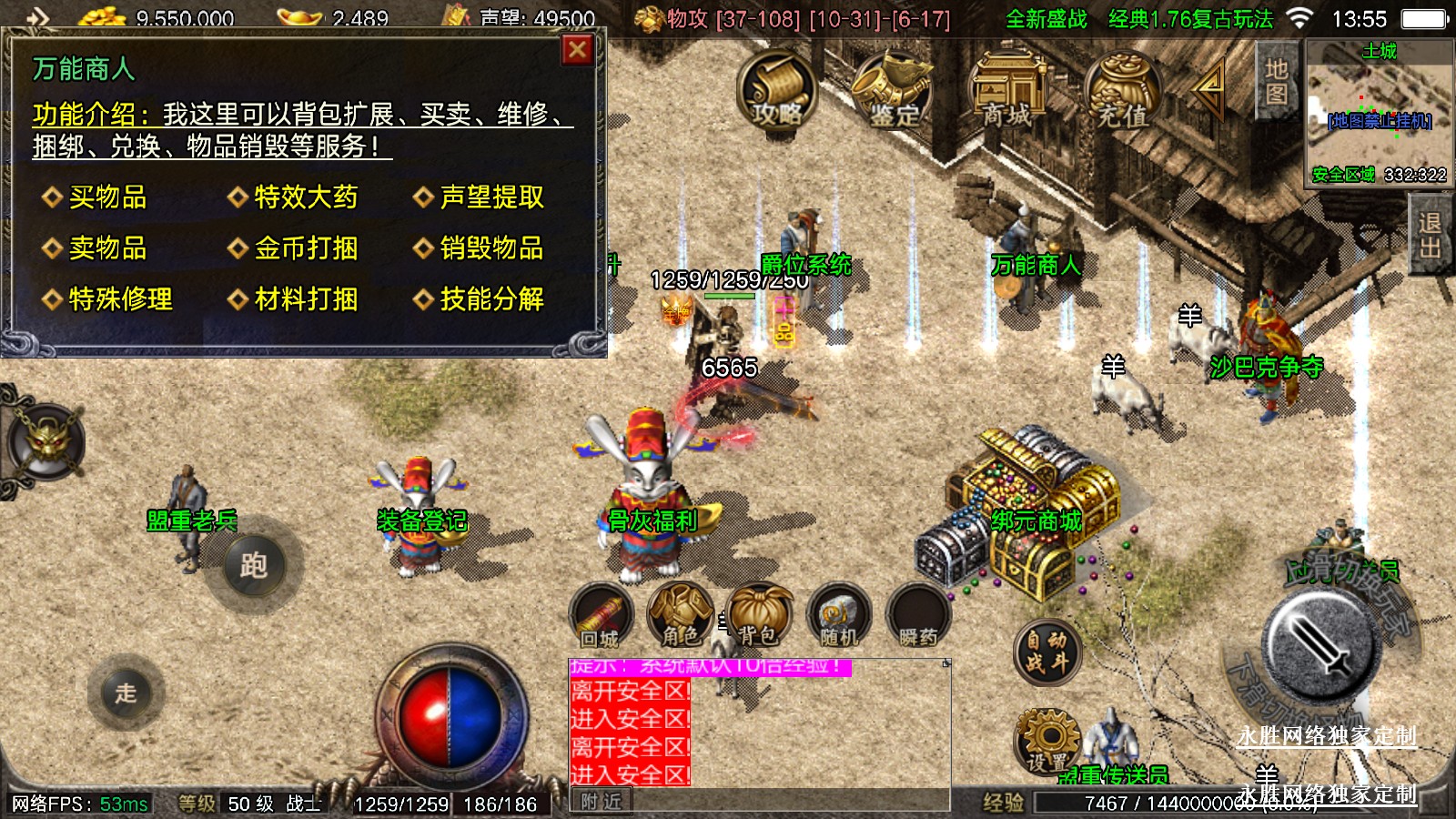Close the 万能商人 dialog
The width and height of the screenshot is (1456, 819).
(577, 51)
